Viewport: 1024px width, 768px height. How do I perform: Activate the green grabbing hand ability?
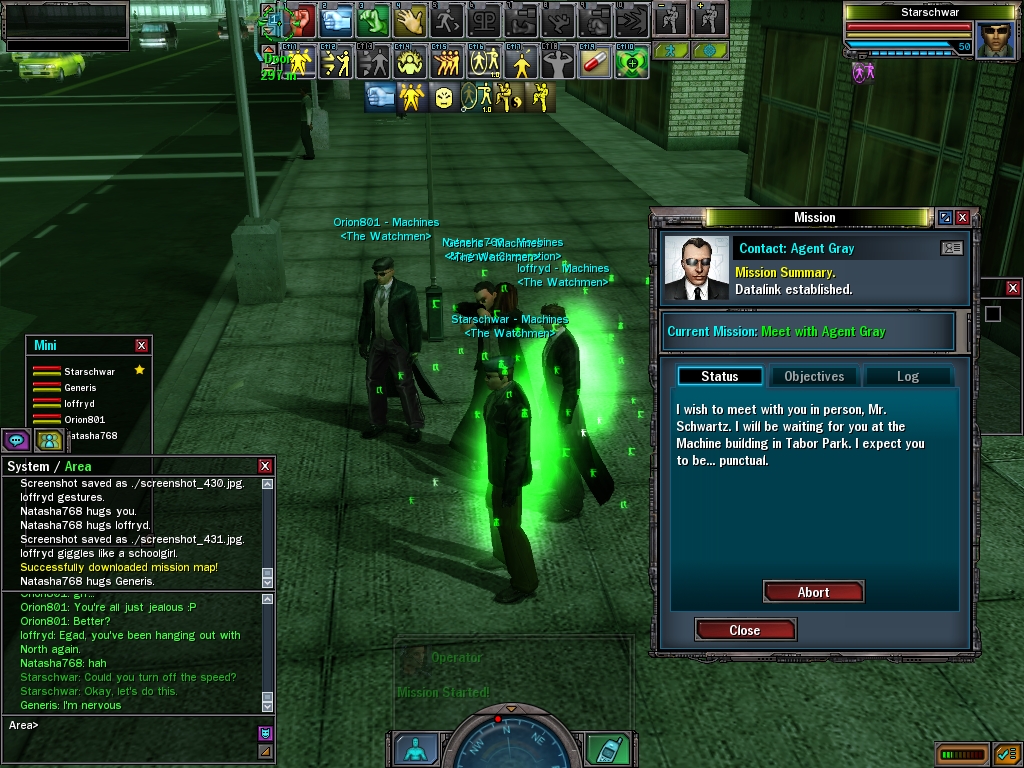click(x=374, y=19)
